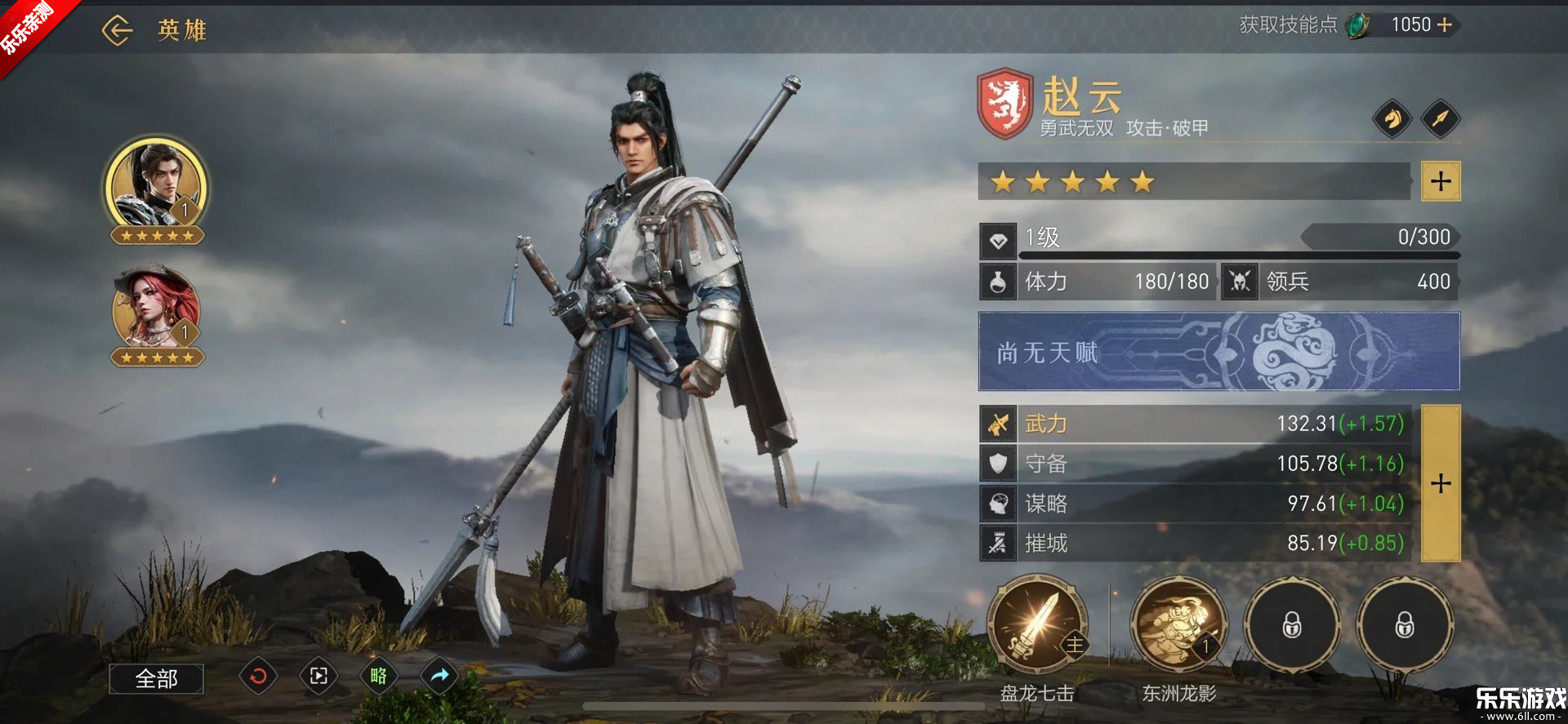Upgrade star rank with plus button

[1441, 181]
